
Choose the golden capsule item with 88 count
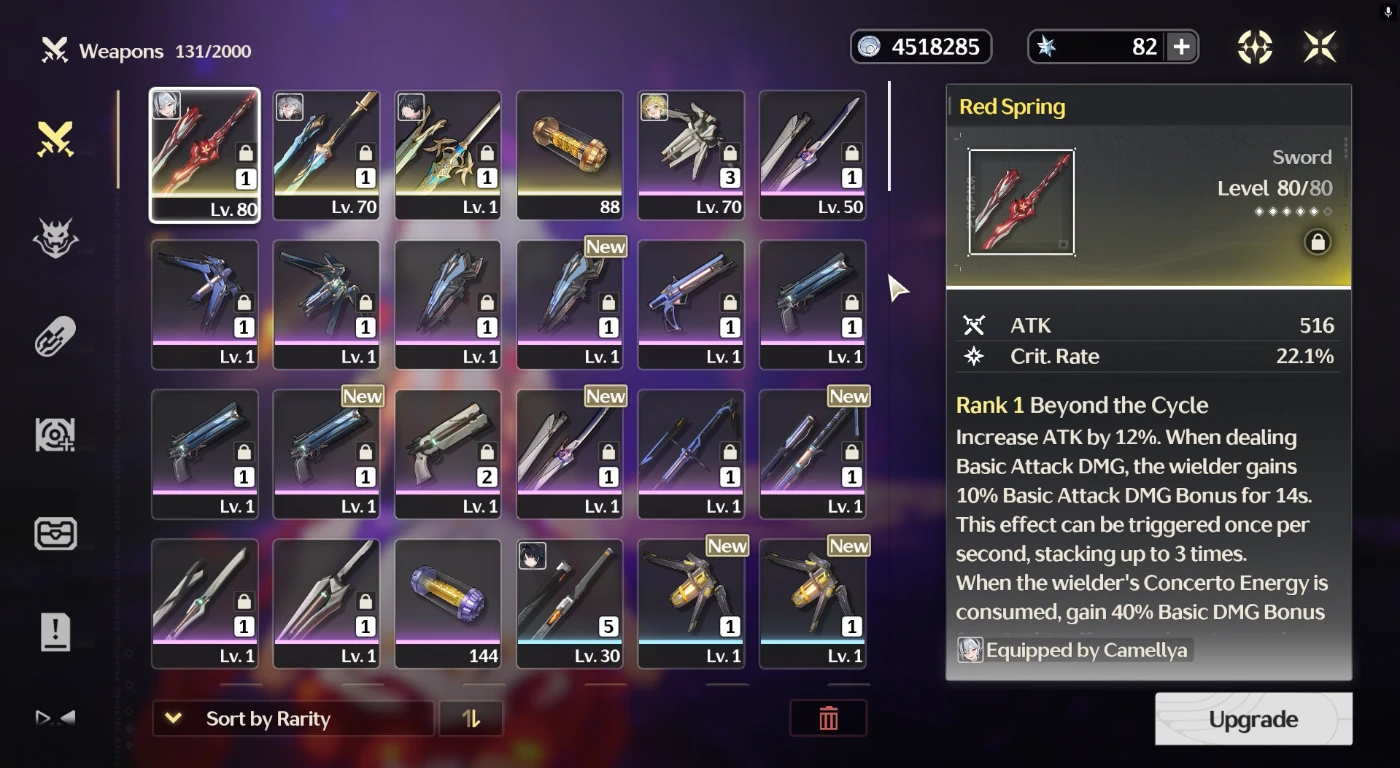tap(570, 155)
